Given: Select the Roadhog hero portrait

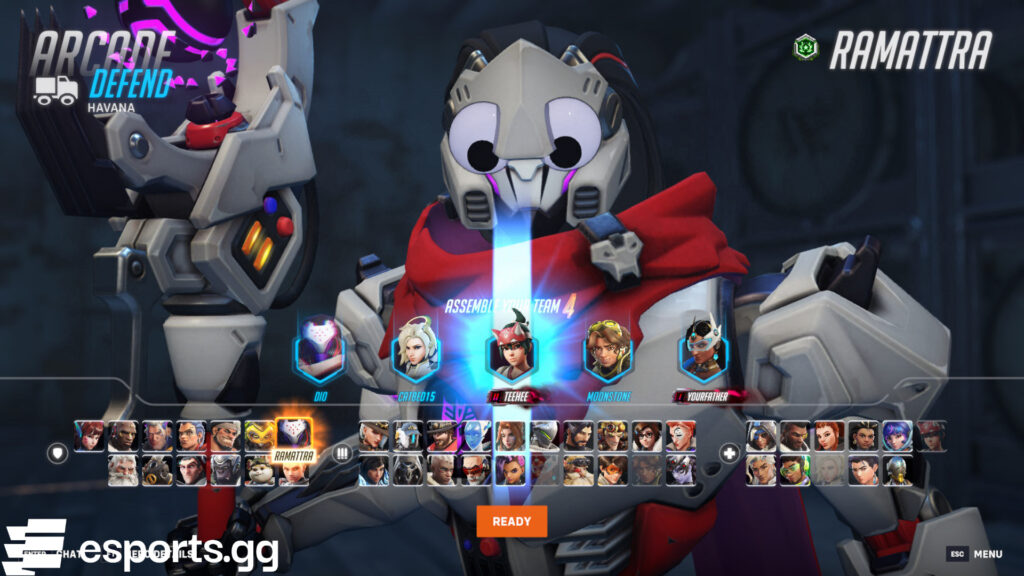Looking at the screenshot, I should click(x=157, y=470).
